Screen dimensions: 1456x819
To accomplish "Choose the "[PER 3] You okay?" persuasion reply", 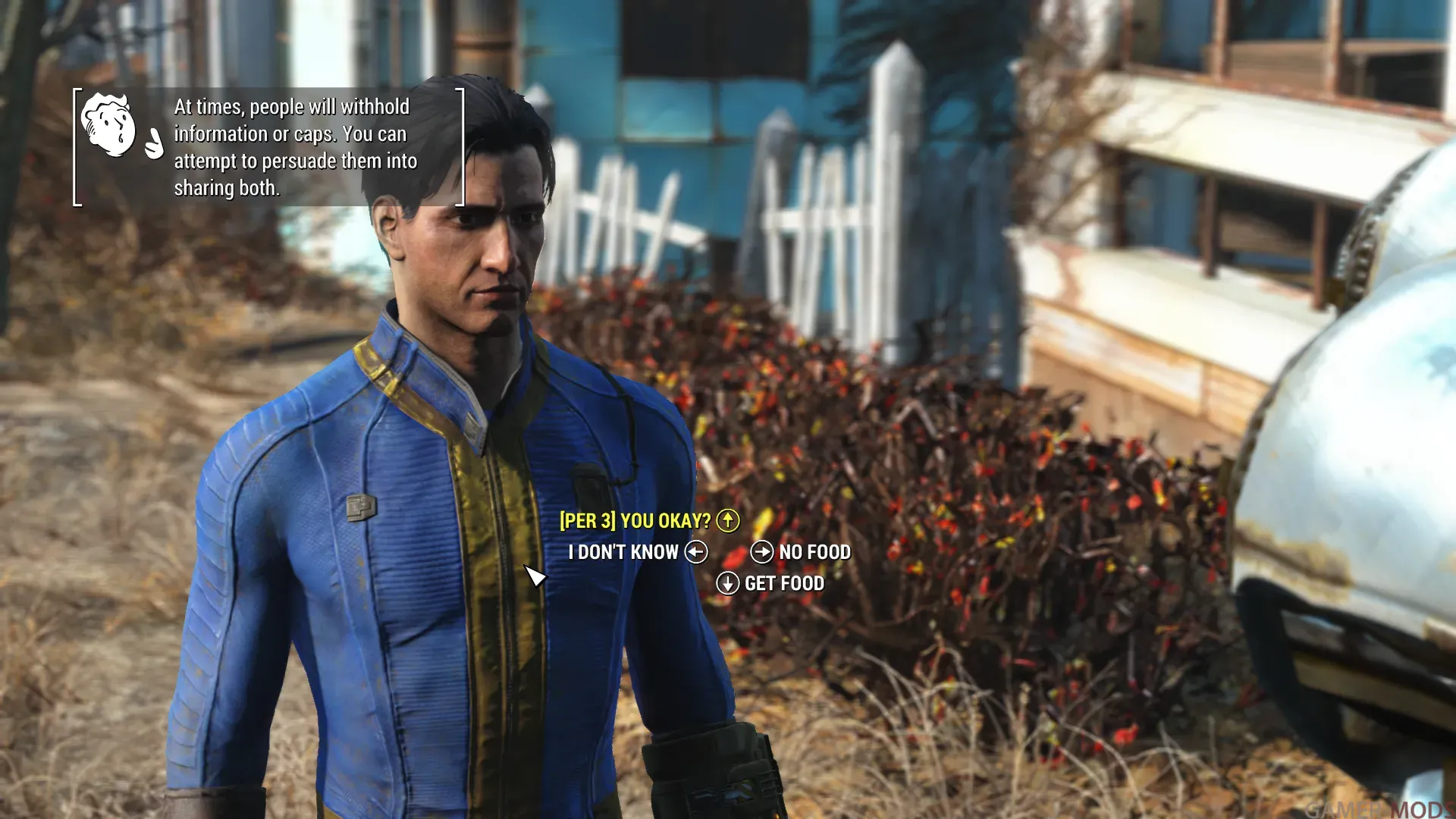I will tap(635, 521).
